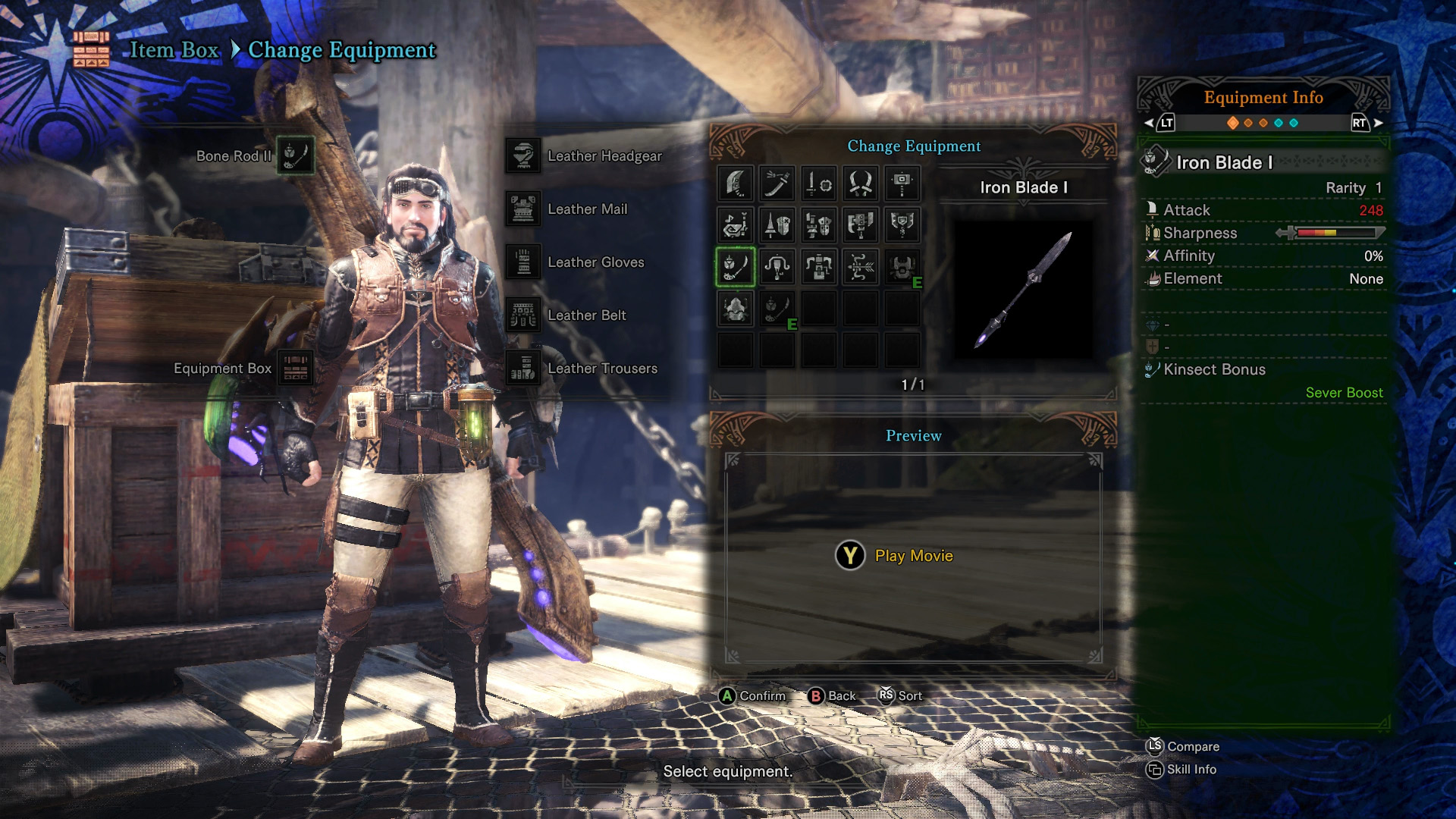Select the Hunting Horn icon with music note

[x=736, y=225]
